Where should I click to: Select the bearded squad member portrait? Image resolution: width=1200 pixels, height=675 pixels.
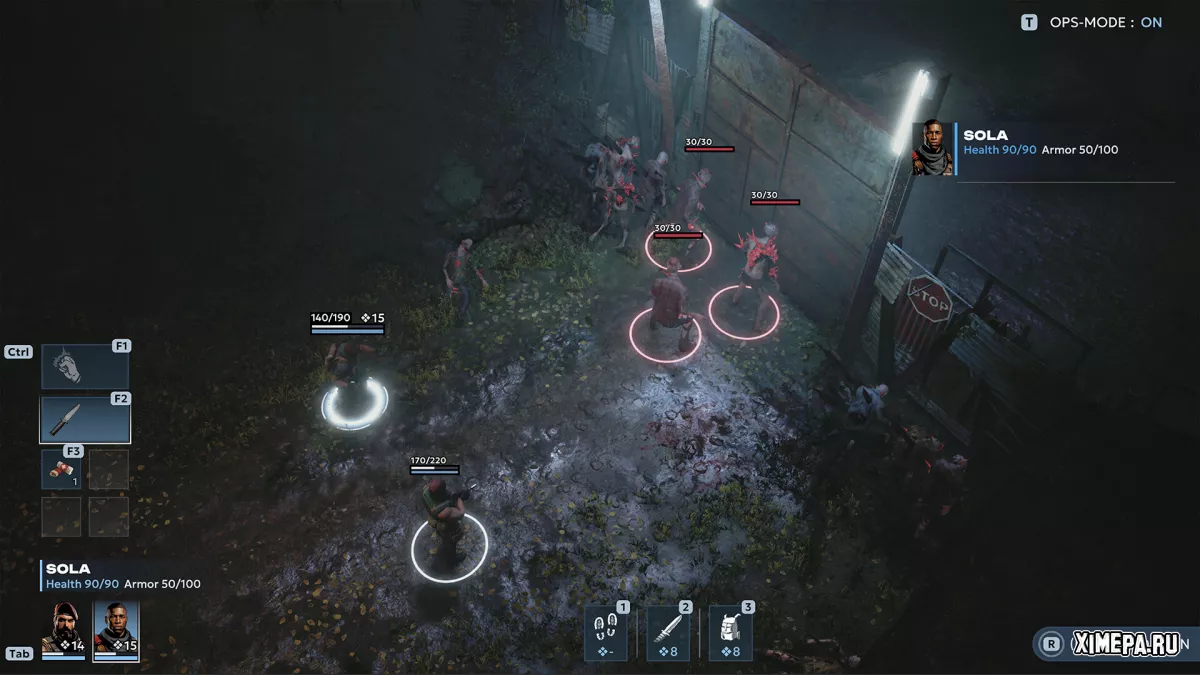(63, 629)
